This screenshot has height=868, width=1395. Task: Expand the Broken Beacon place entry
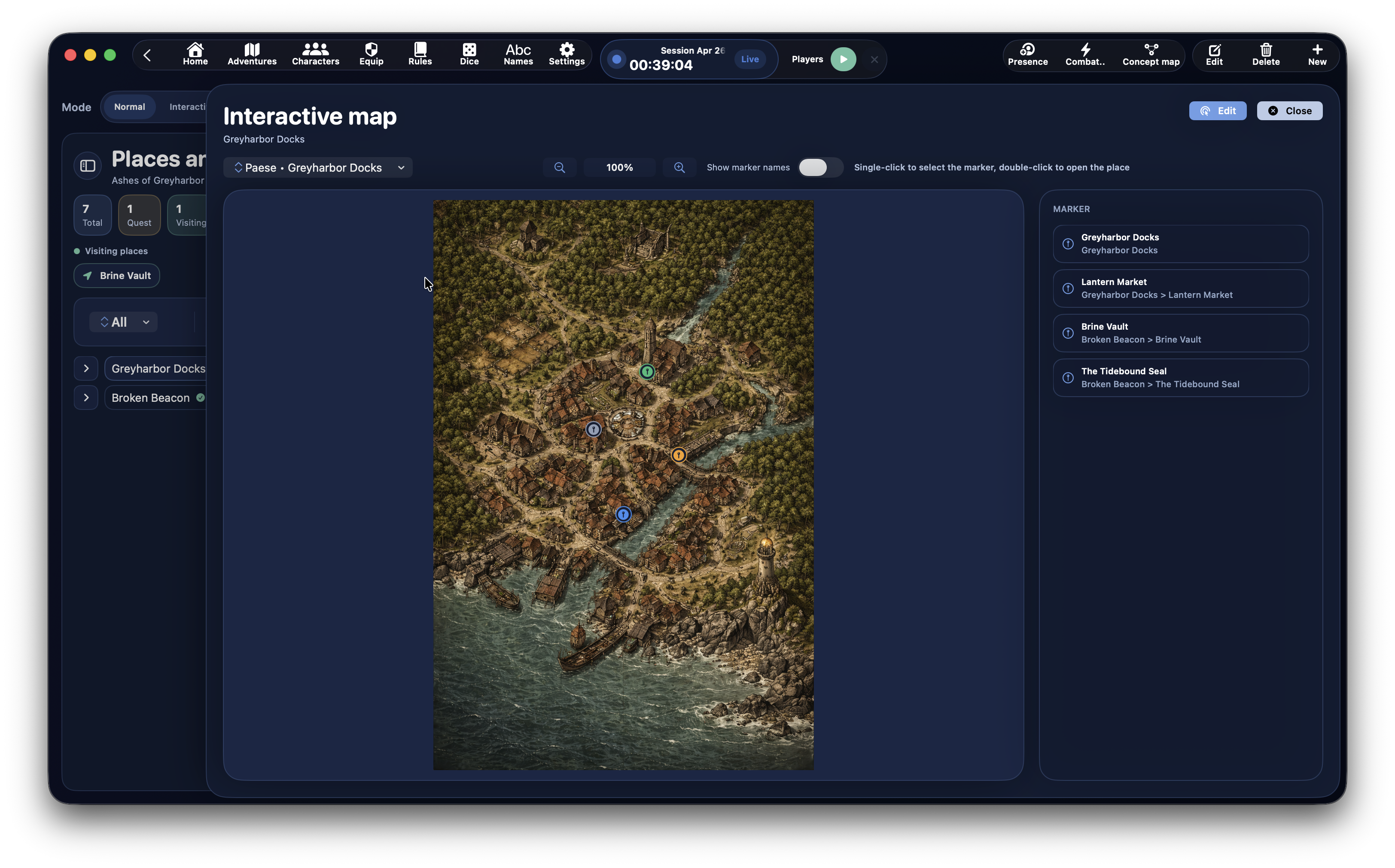86,397
